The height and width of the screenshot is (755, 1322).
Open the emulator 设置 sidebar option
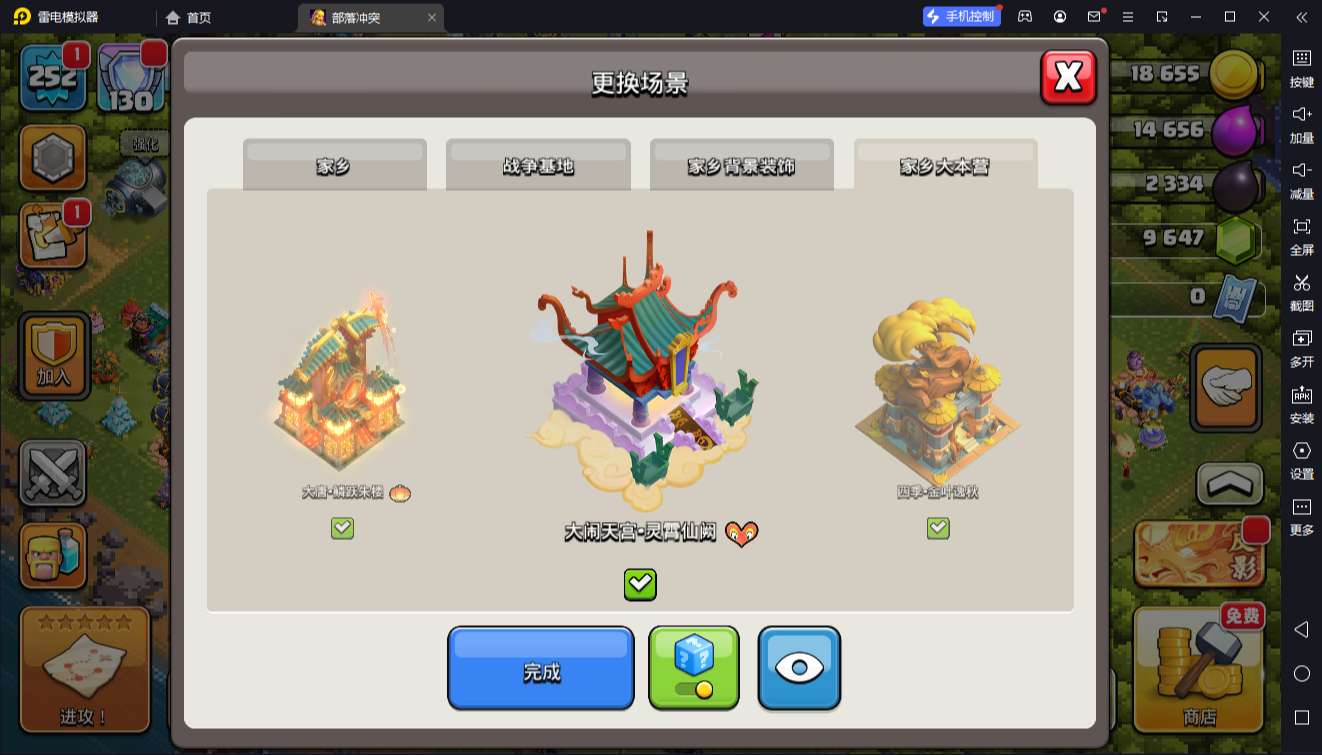click(1301, 459)
